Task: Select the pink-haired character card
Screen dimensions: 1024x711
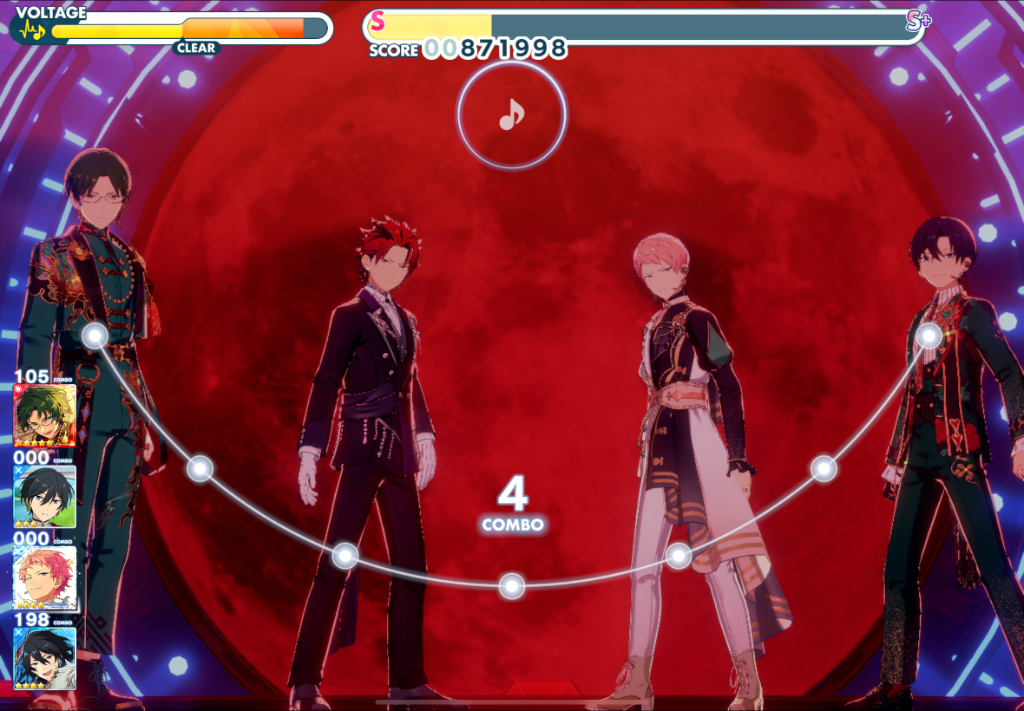Action: pyautogui.click(x=45, y=579)
